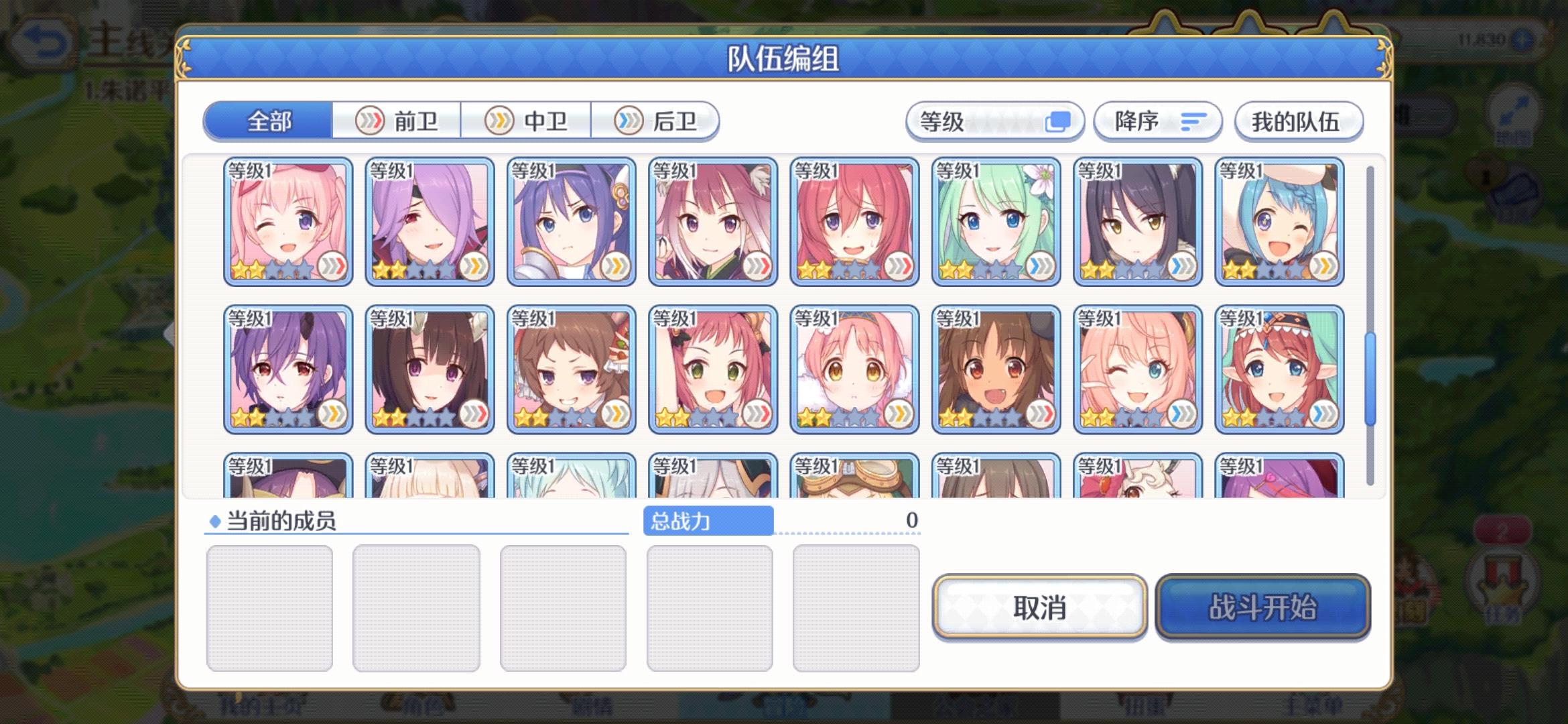Screen dimensions: 1568x724
Task: Select the winking pink-haired character thumbnail
Action: click(x=288, y=221)
